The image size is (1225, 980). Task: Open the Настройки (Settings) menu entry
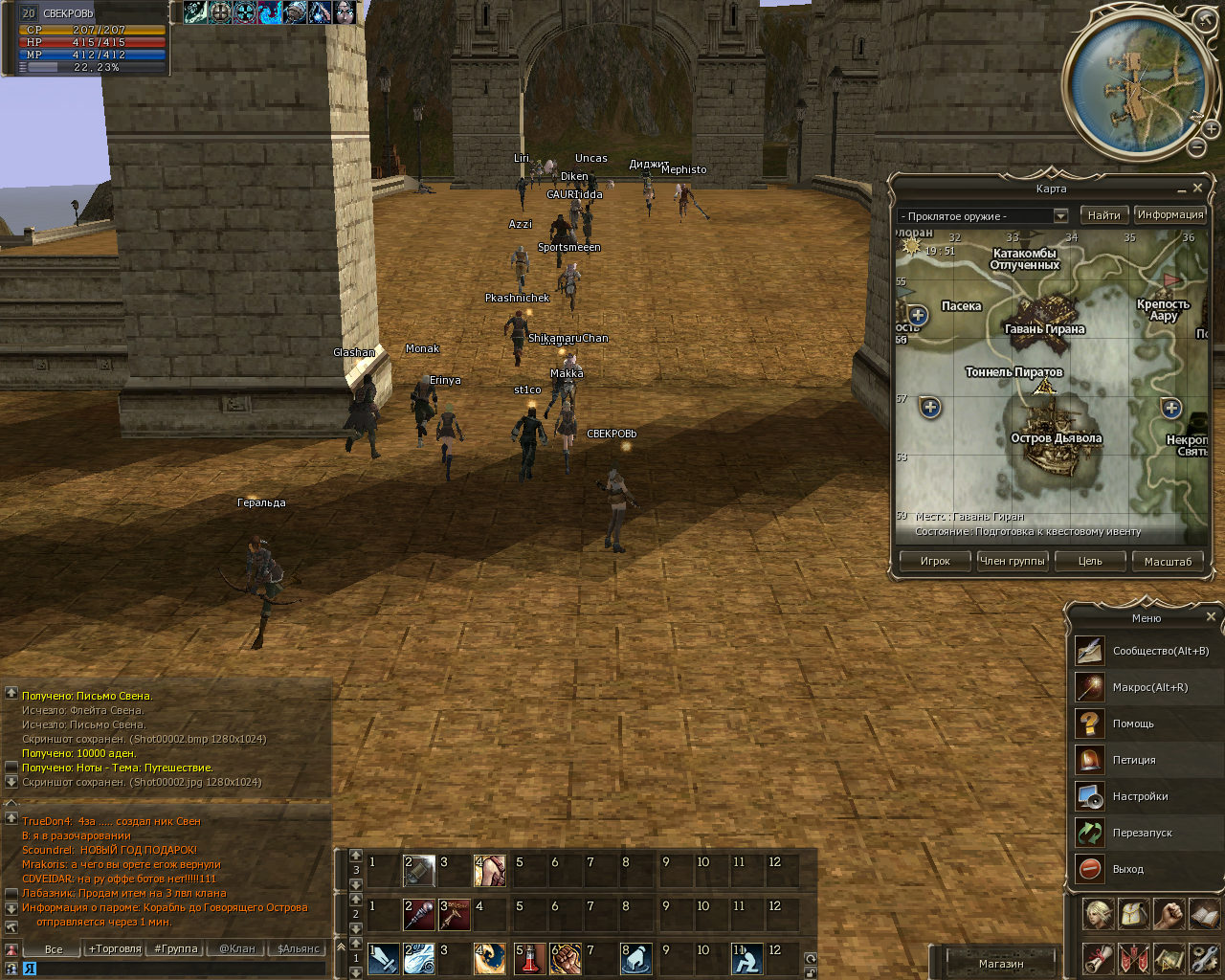coord(1140,796)
